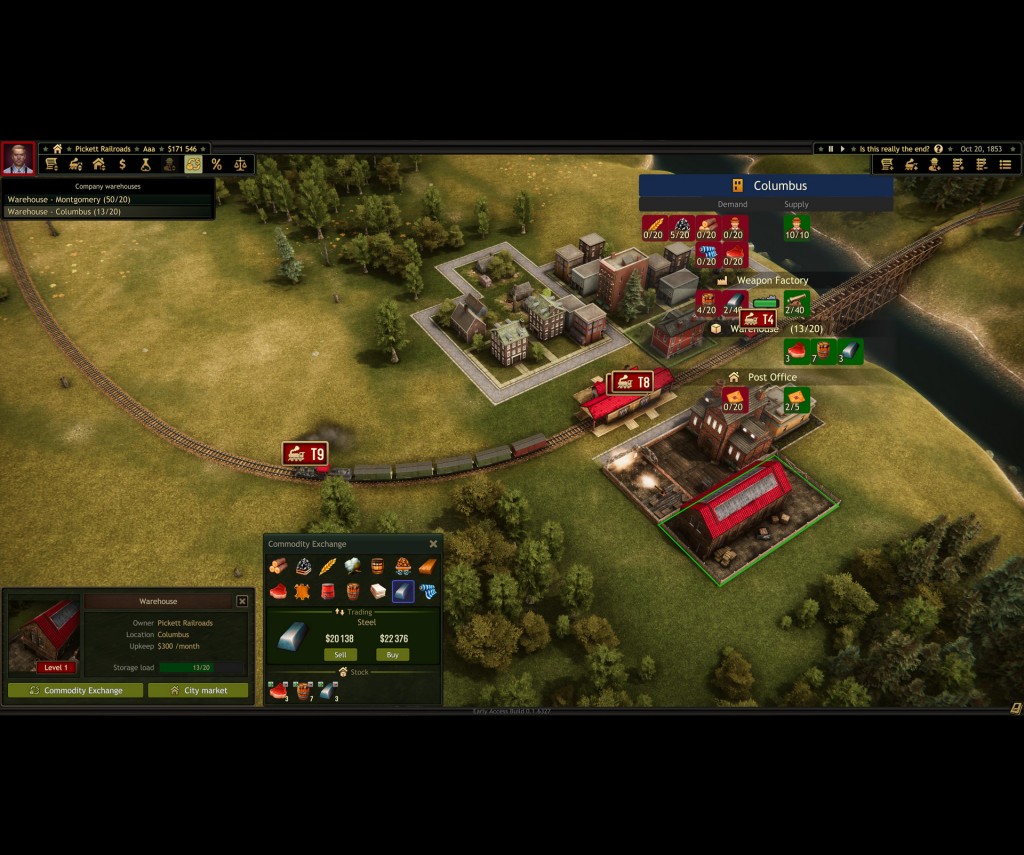Choose the blue cloth rolls commodity

click(x=427, y=591)
